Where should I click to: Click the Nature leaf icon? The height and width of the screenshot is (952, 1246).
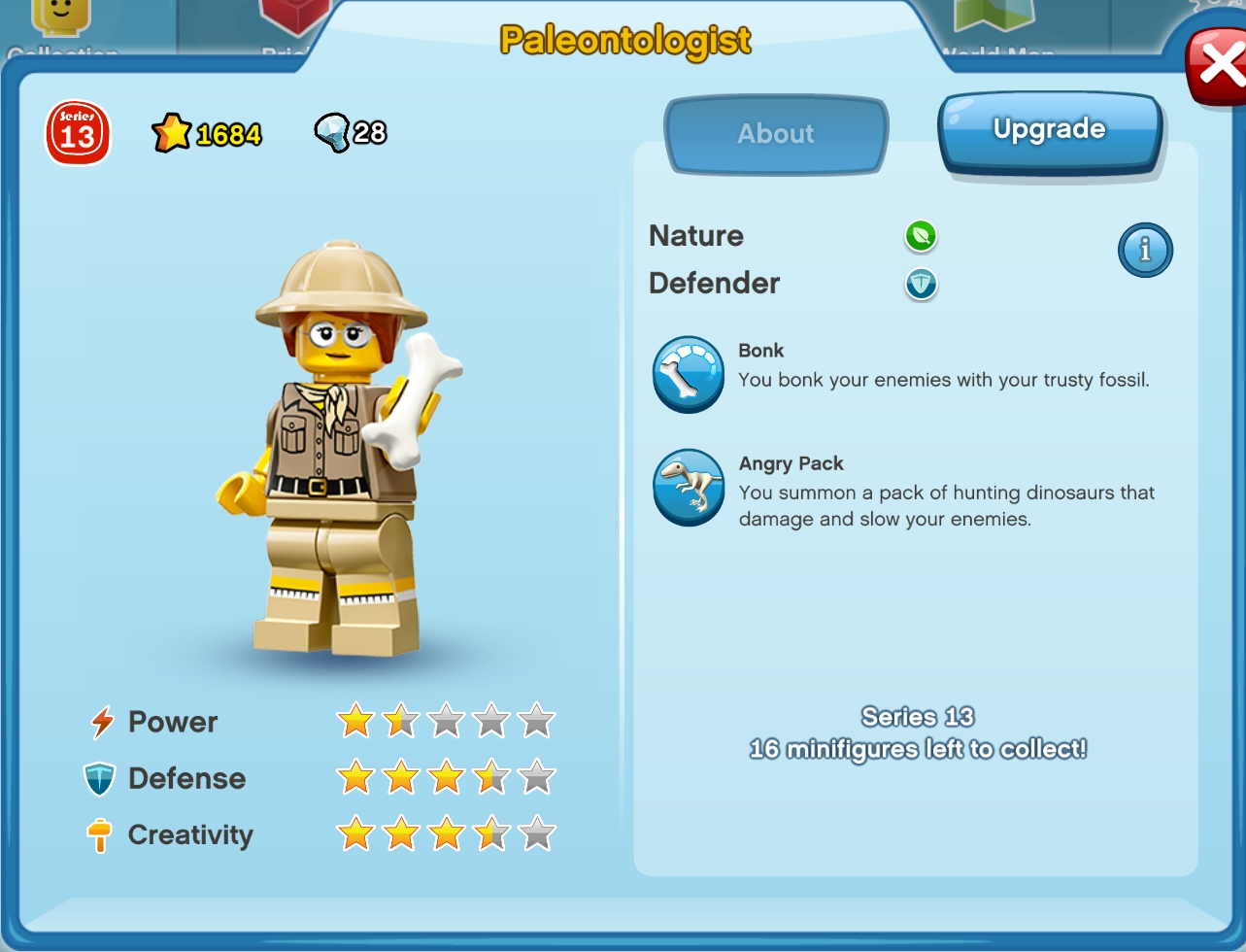click(920, 236)
